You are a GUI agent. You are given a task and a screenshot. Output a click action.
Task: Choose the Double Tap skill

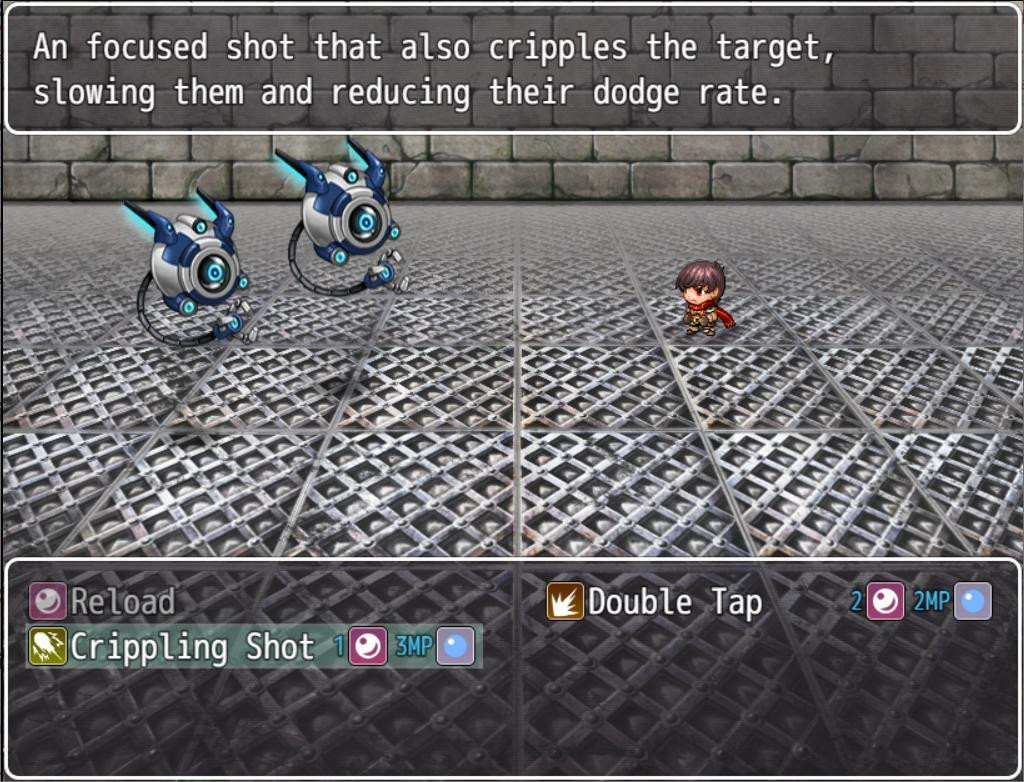tap(674, 602)
